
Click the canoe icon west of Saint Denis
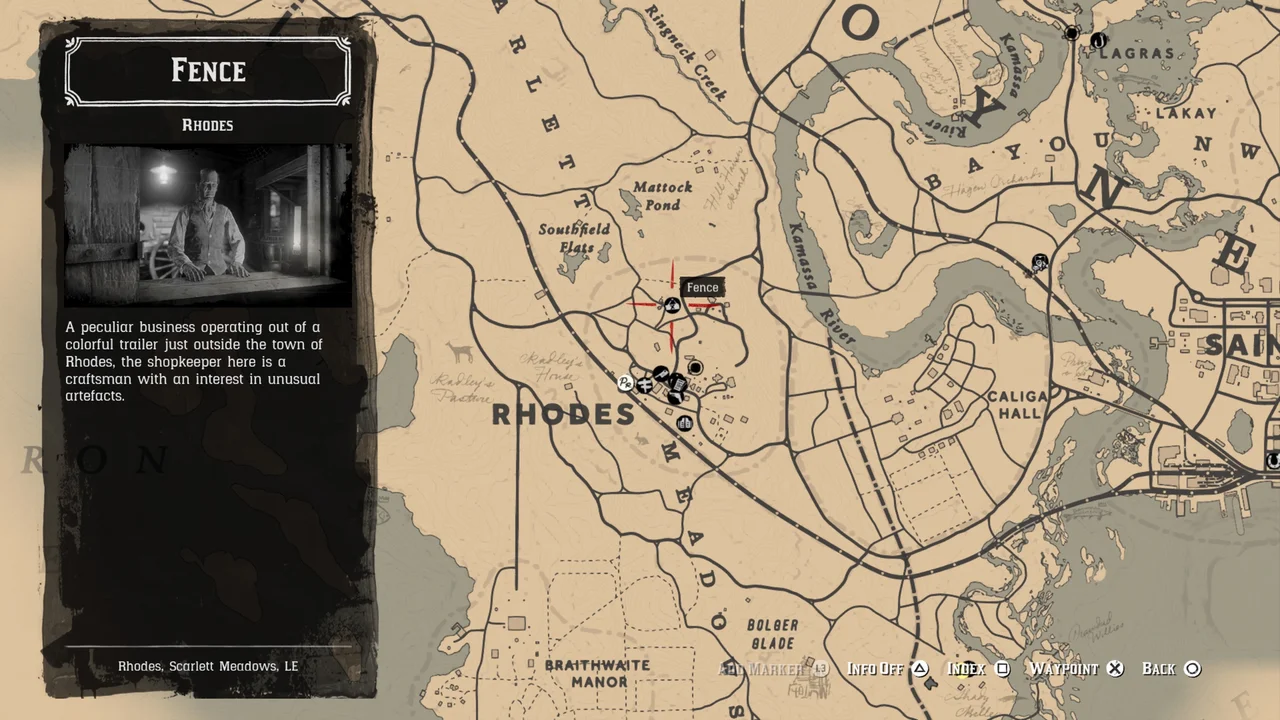1040,262
